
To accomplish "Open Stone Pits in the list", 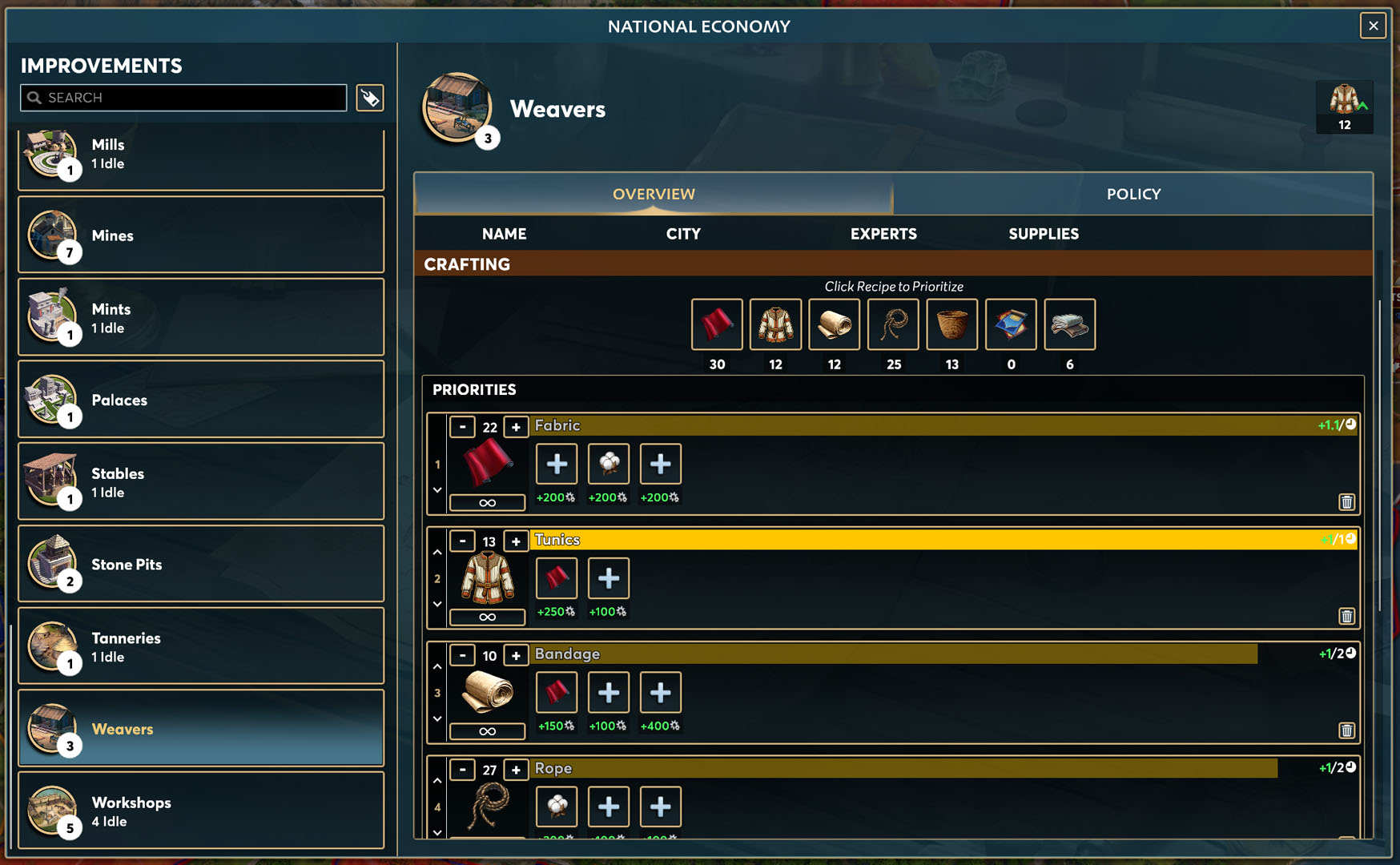I will click(x=201, y=564).
